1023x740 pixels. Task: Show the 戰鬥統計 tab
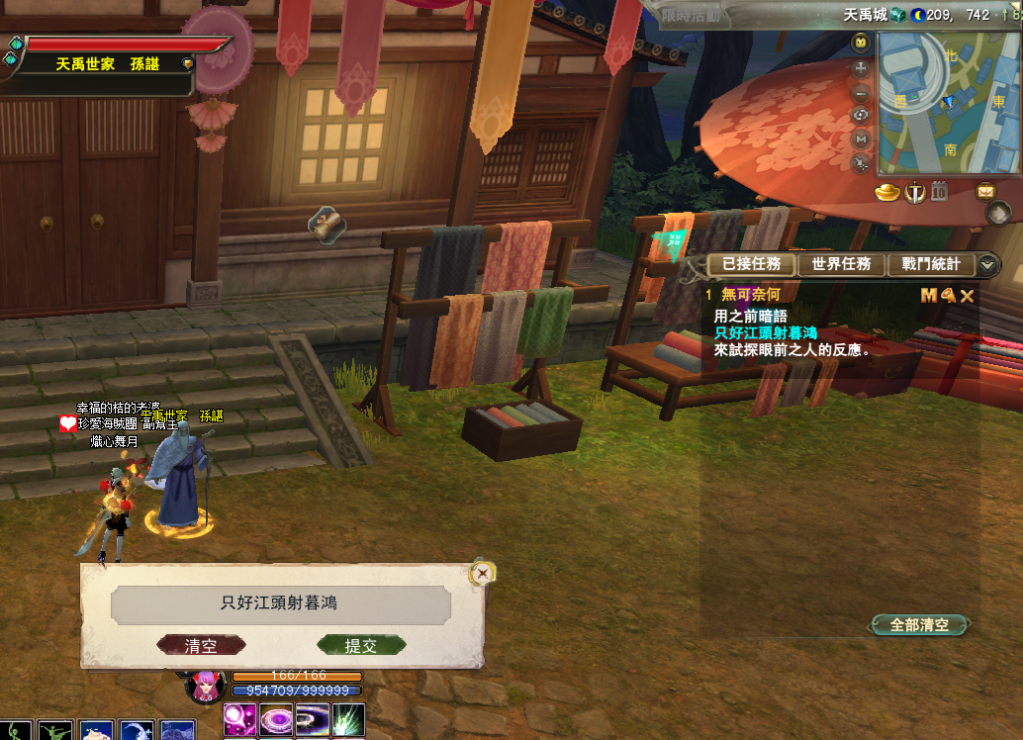(x=930, y=264)
